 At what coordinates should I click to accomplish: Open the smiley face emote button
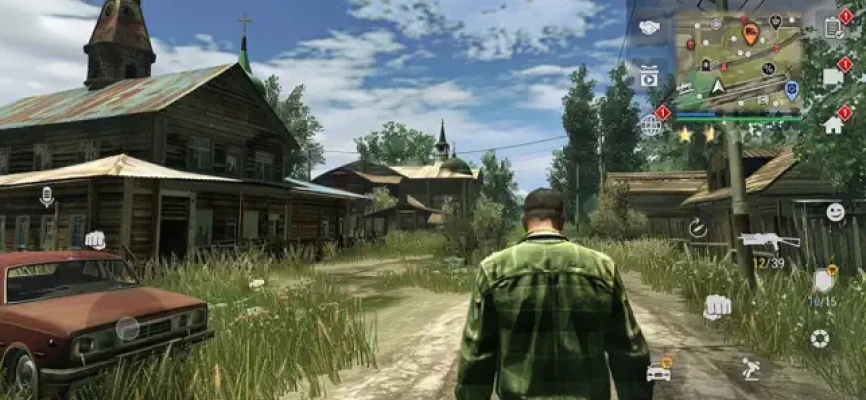835,212
